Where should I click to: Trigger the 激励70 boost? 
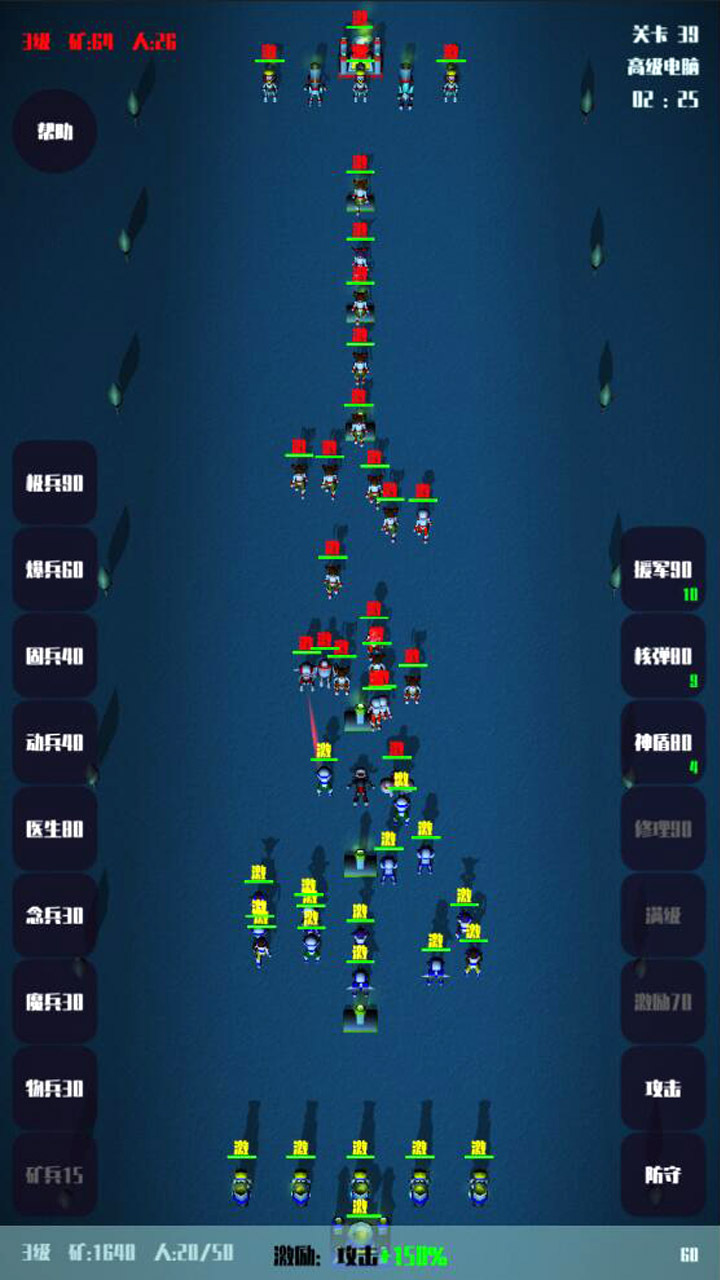663,1002
